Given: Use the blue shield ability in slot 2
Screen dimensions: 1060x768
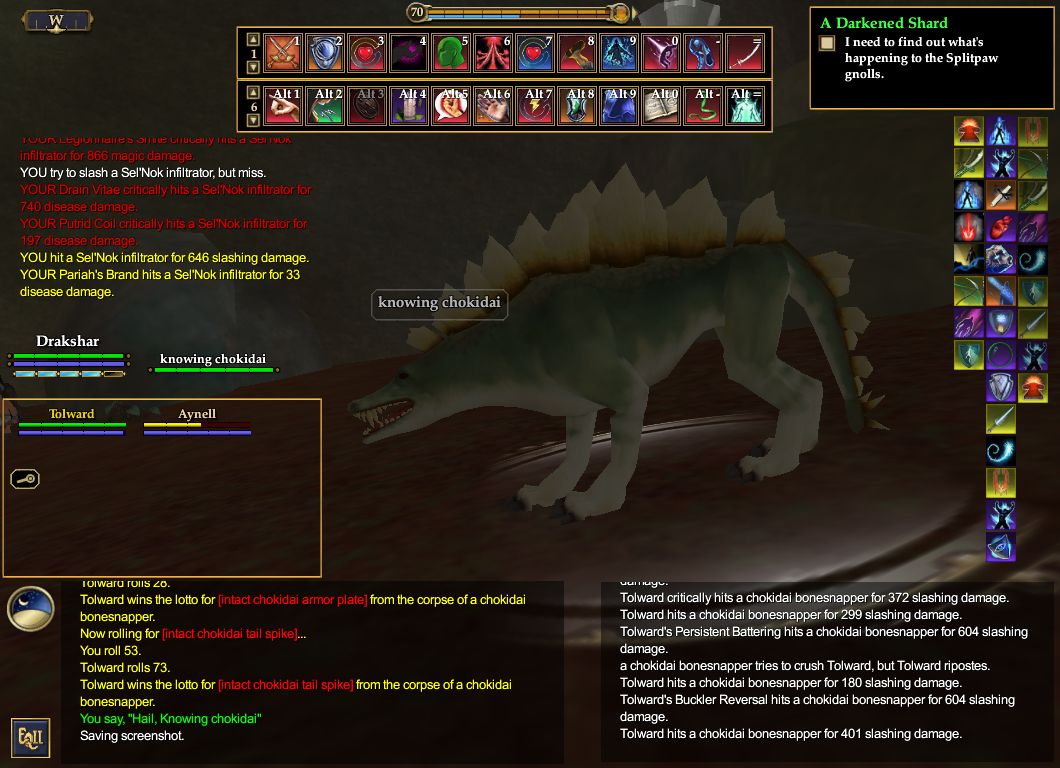Looking at the screenshot, I should tap(325, 53).
